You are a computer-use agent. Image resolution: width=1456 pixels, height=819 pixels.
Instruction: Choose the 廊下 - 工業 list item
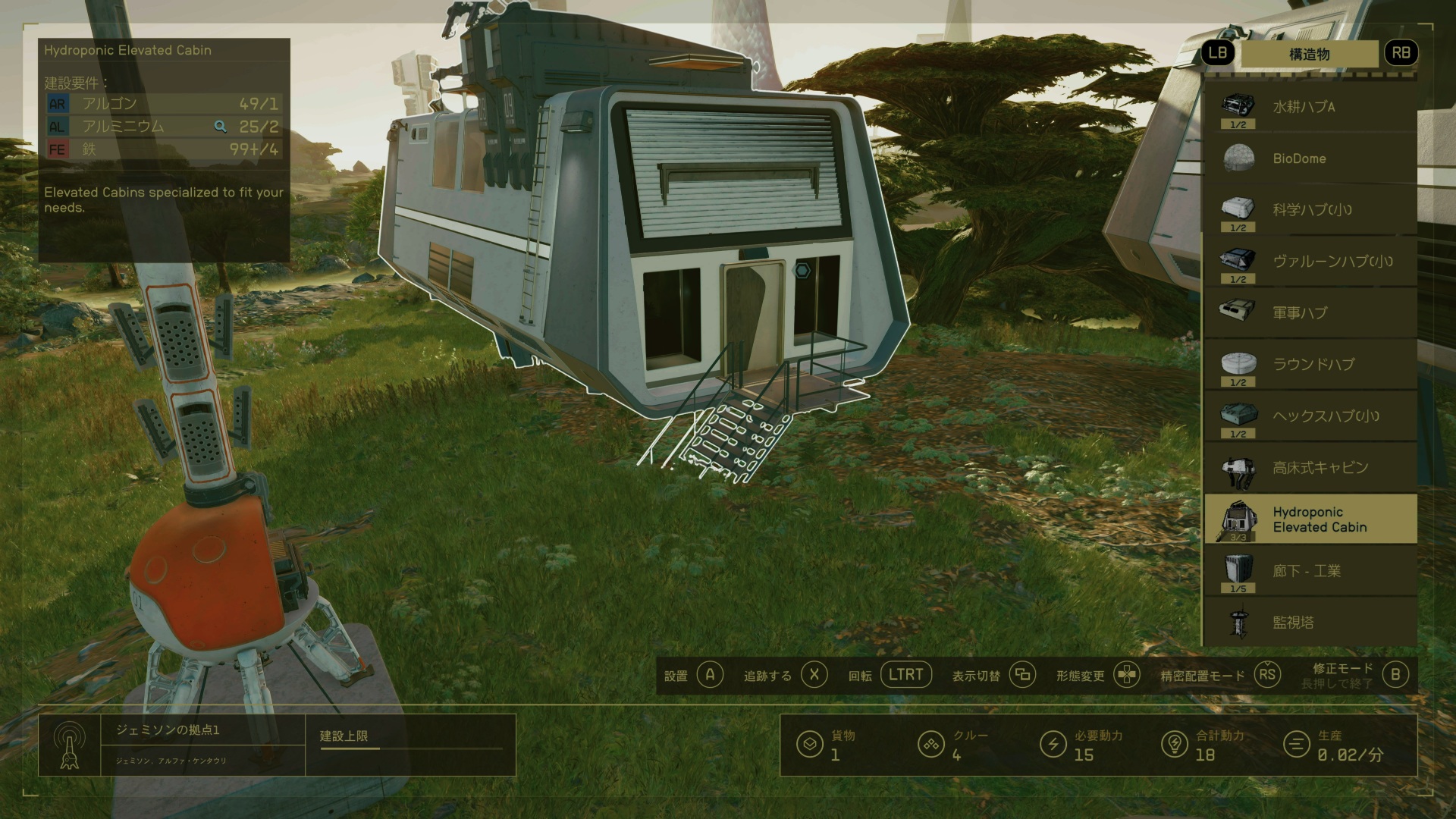point(1310,571)
